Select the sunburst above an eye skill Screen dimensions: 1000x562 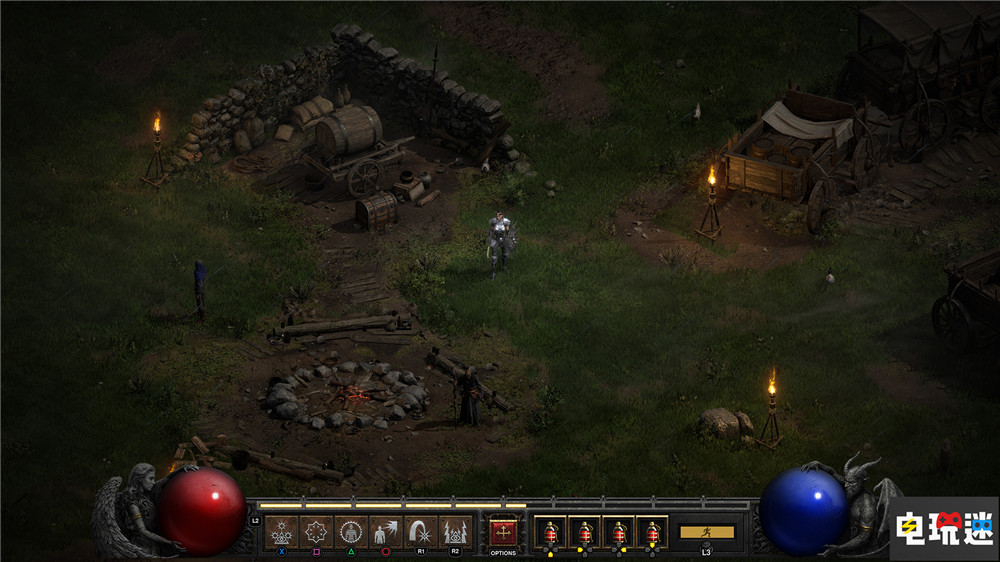(282, 531)
